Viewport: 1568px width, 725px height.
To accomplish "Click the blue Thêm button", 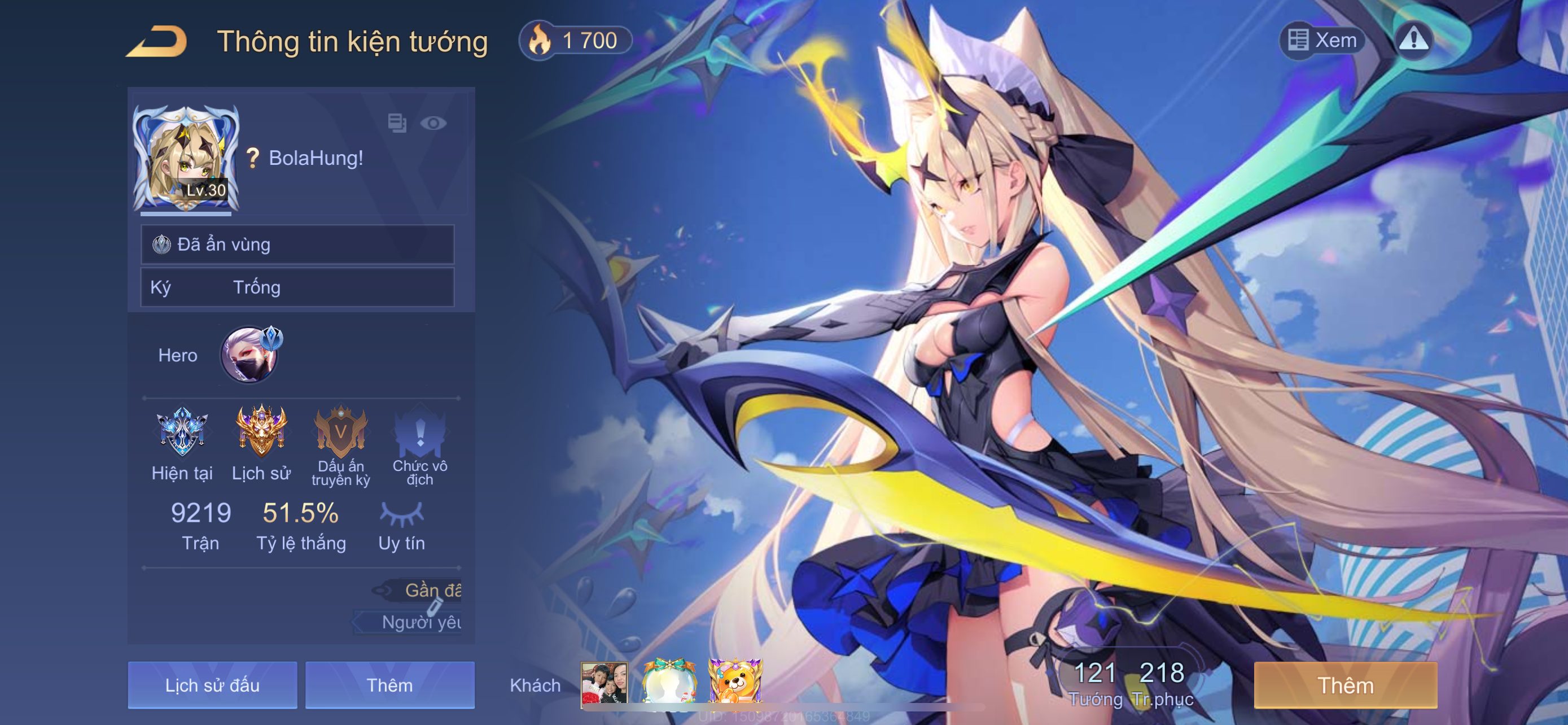I will (x=389, y=685).
